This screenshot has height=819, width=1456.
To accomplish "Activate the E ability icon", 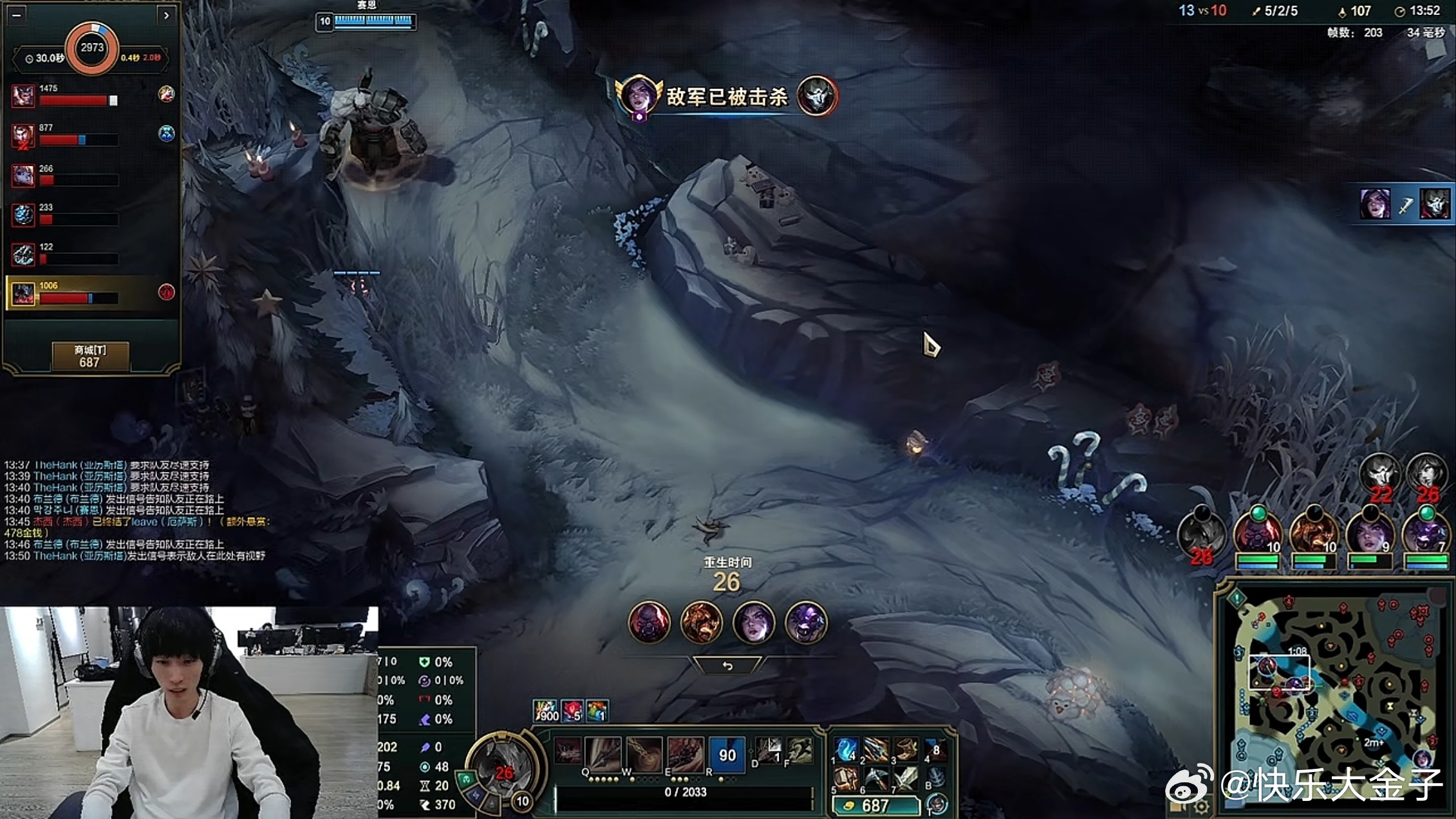I will pyautogui.click(x=685, y=753).
